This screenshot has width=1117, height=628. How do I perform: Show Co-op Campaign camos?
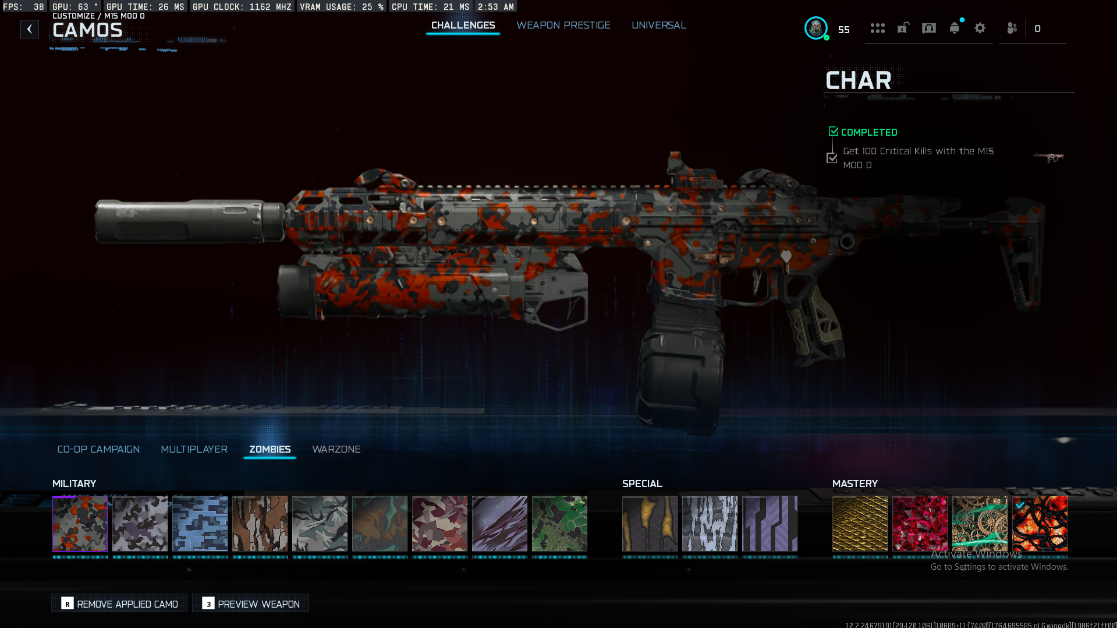point(98,449)
